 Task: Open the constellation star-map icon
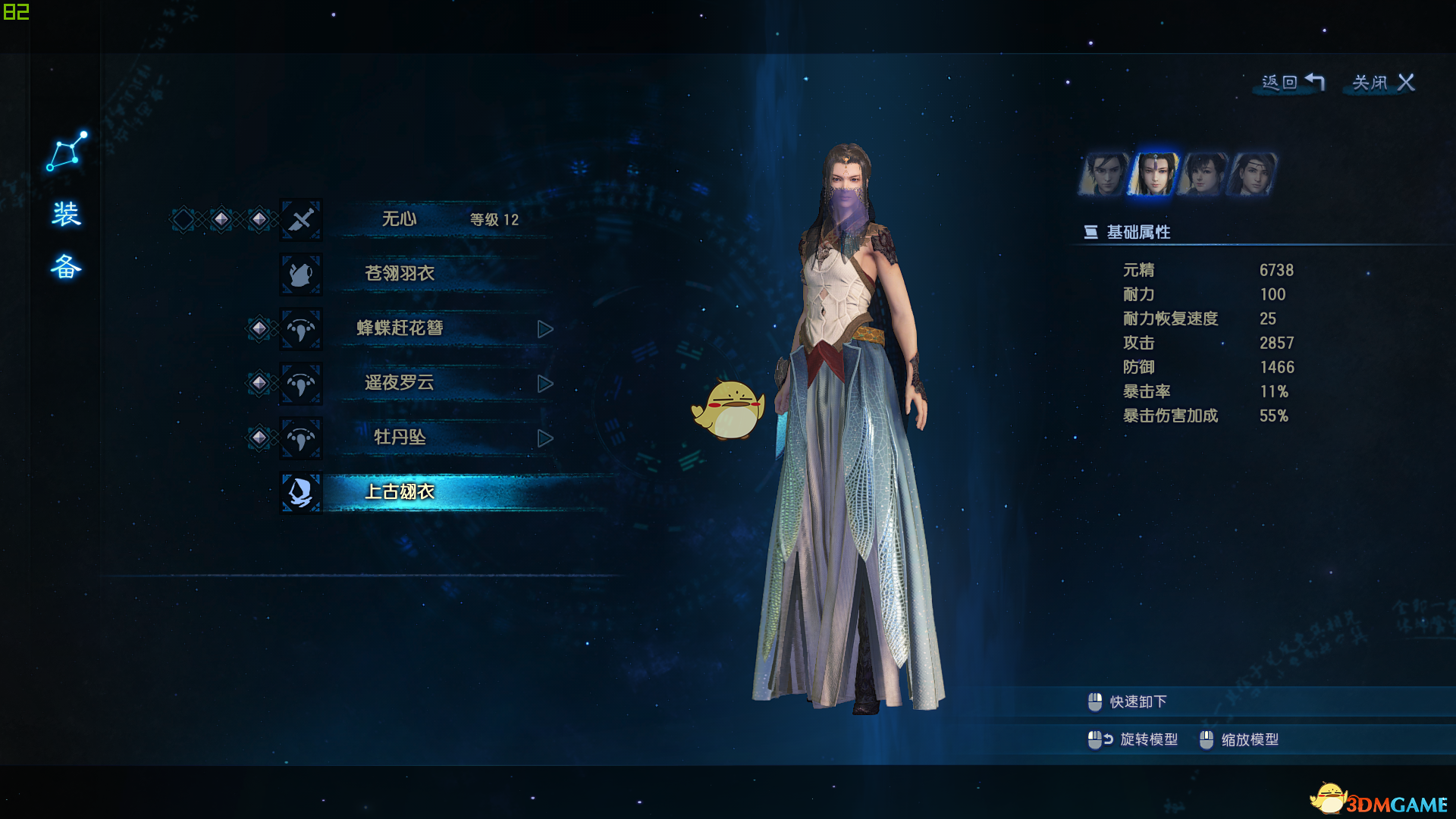[x=67, y=151]
